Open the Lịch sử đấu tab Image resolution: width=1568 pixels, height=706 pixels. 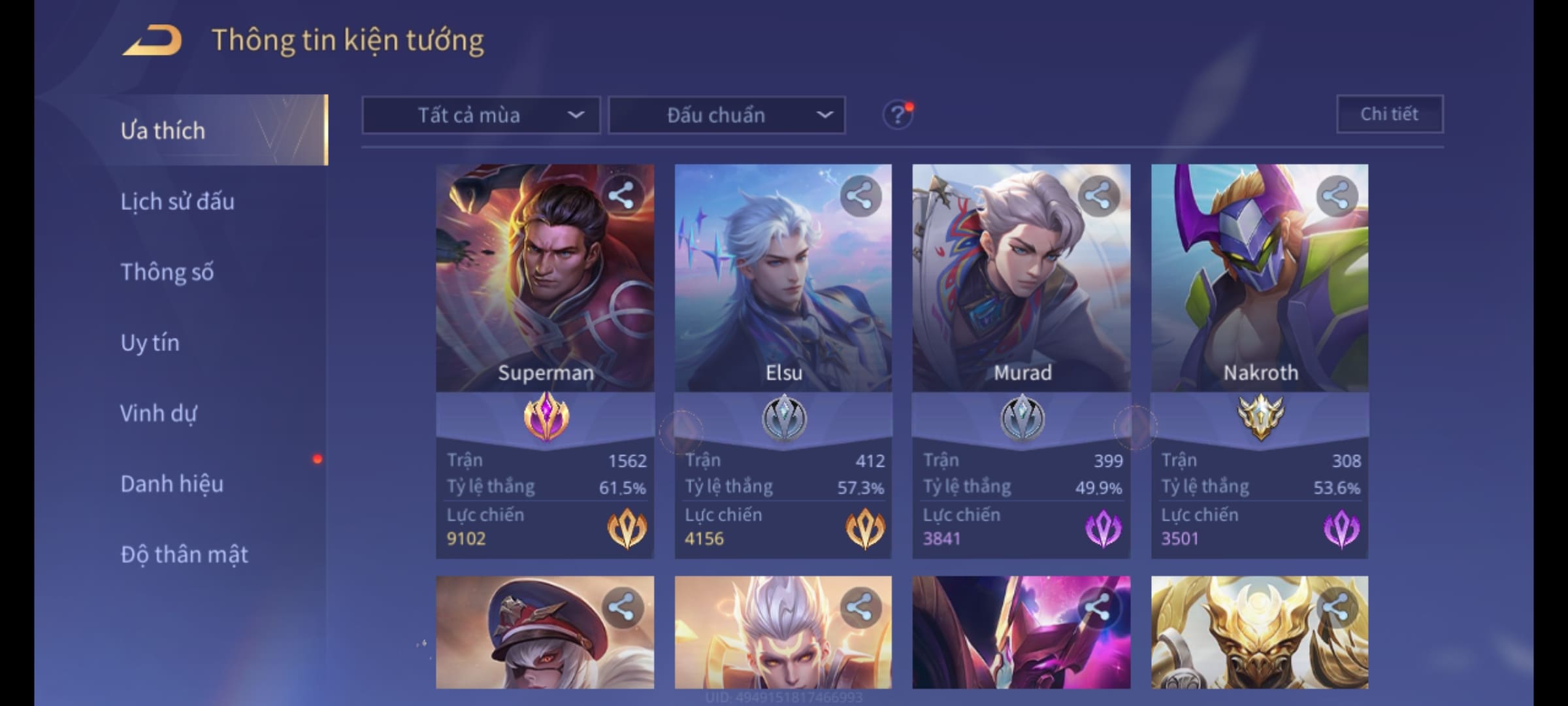click(x=177, y=201)
